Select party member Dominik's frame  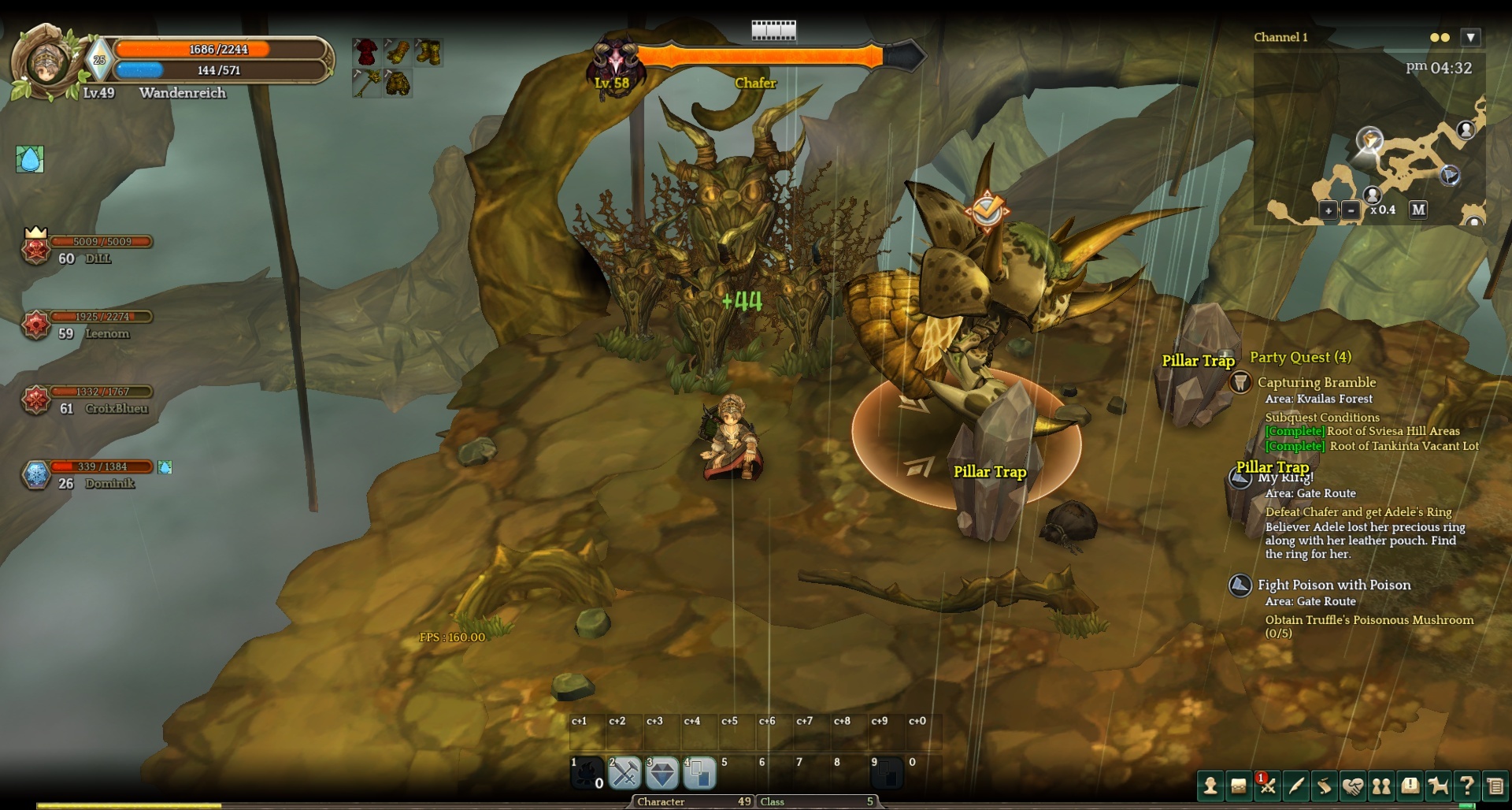87,475
